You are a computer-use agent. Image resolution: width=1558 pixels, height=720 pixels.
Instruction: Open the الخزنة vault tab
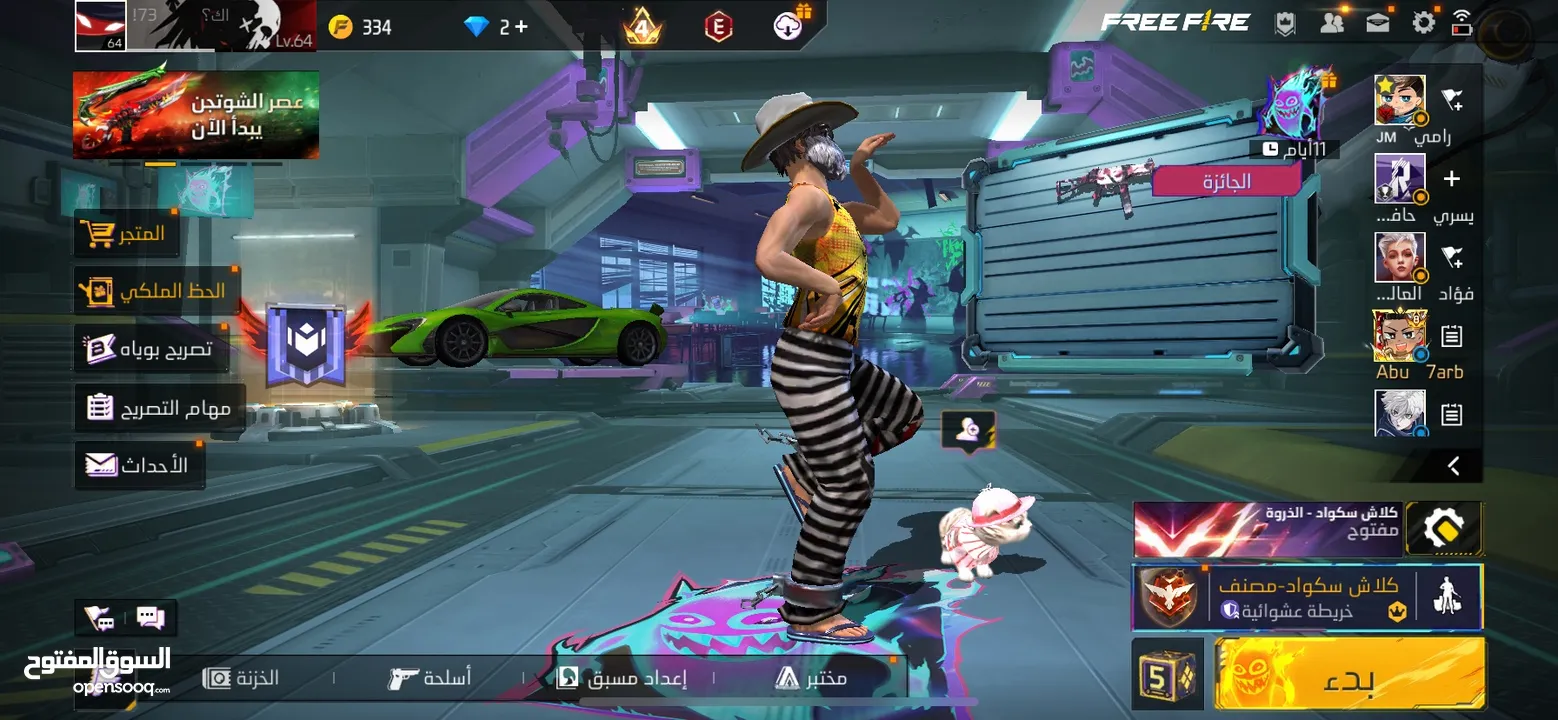point(242,678)
